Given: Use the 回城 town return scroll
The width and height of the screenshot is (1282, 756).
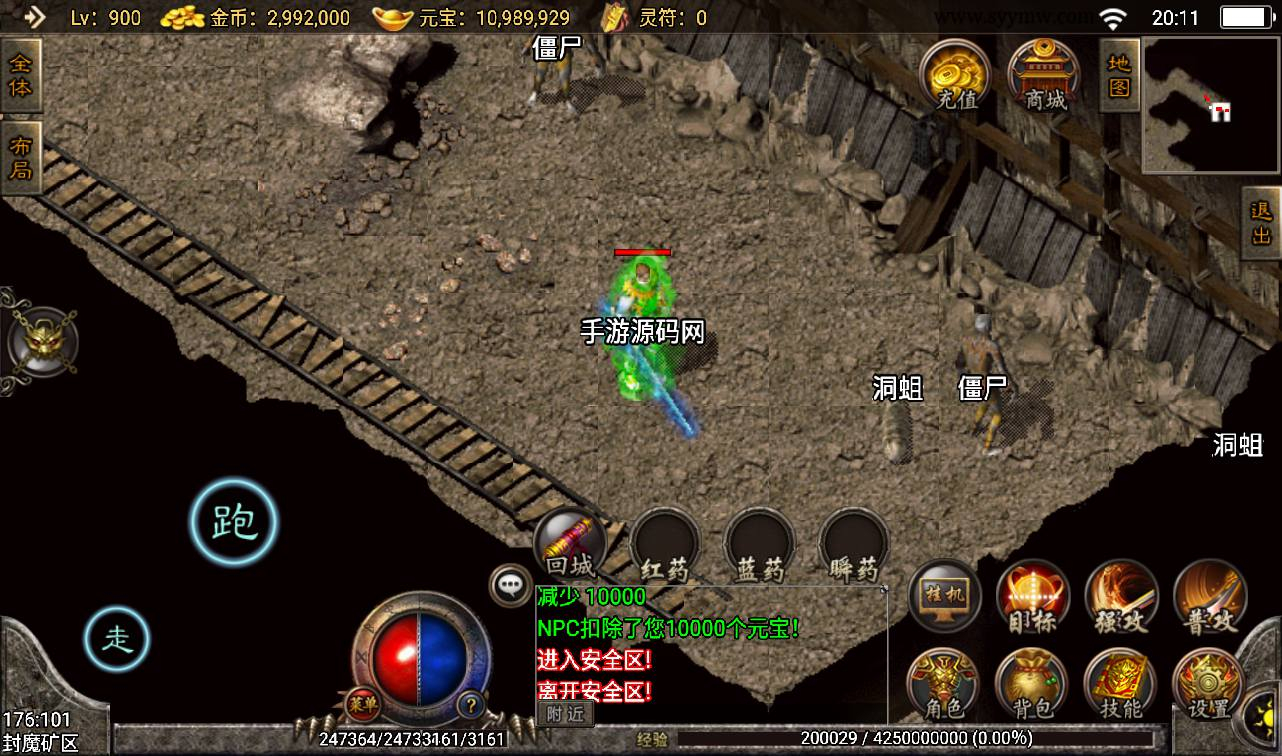Looking at the screenshot, I should (x=569, y=545).
